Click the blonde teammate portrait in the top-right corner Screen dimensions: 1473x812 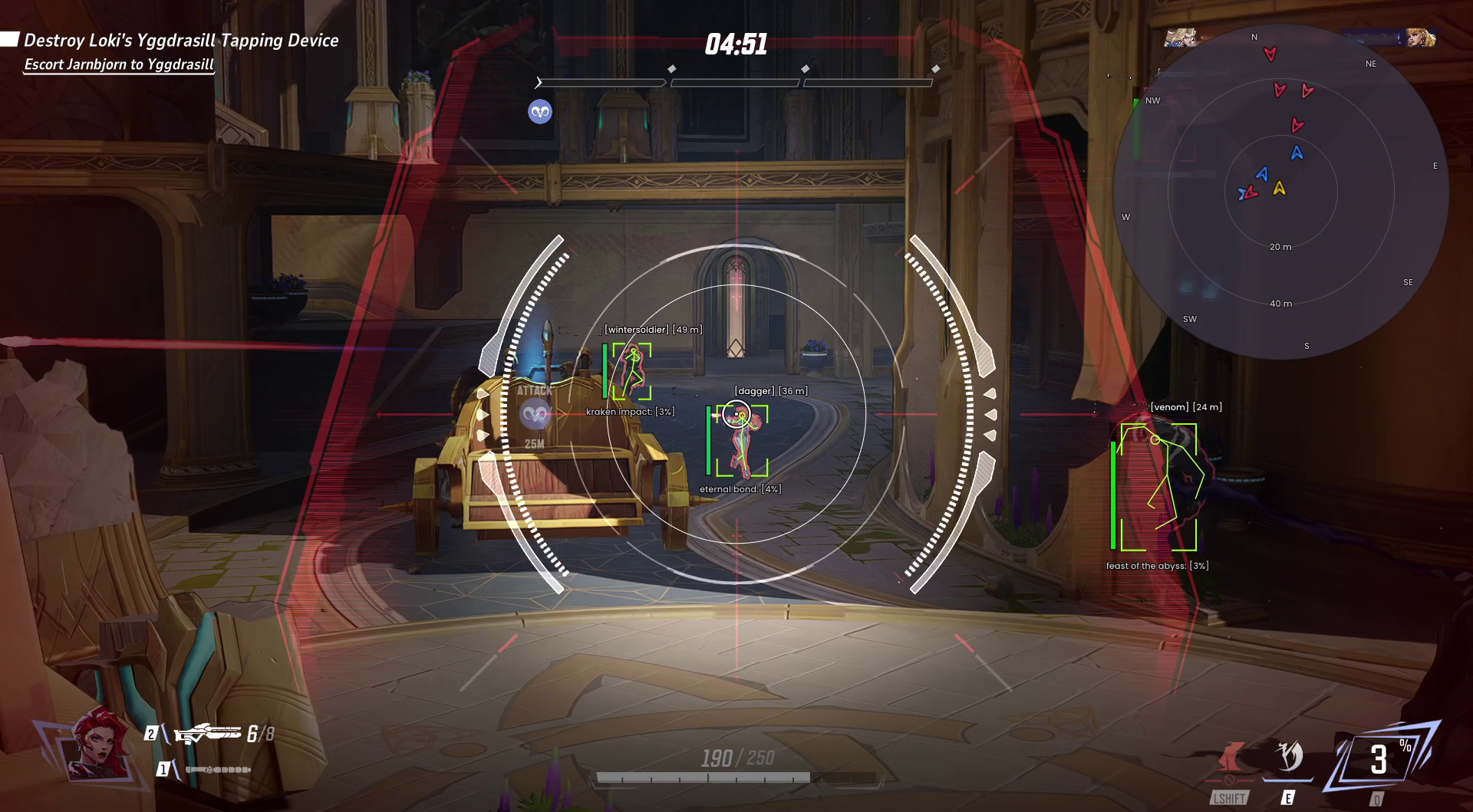pyautogui.click(x=1420, y=38)
